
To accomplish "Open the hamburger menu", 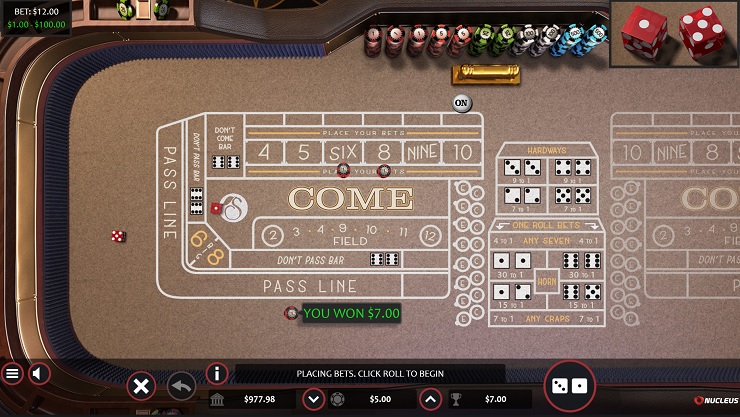I will coord(12,374).
